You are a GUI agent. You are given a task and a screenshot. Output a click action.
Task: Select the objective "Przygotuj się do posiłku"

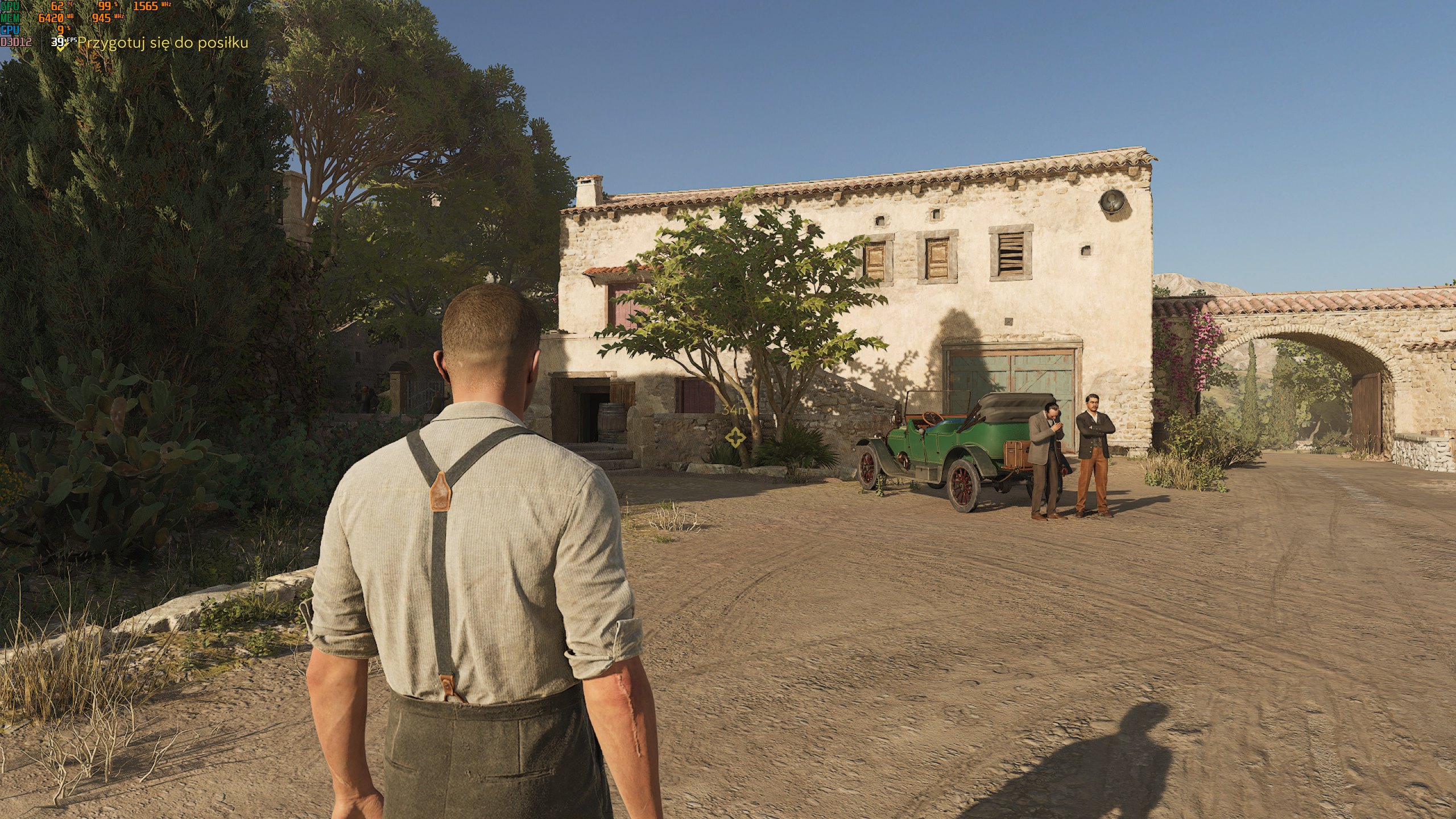162,43
